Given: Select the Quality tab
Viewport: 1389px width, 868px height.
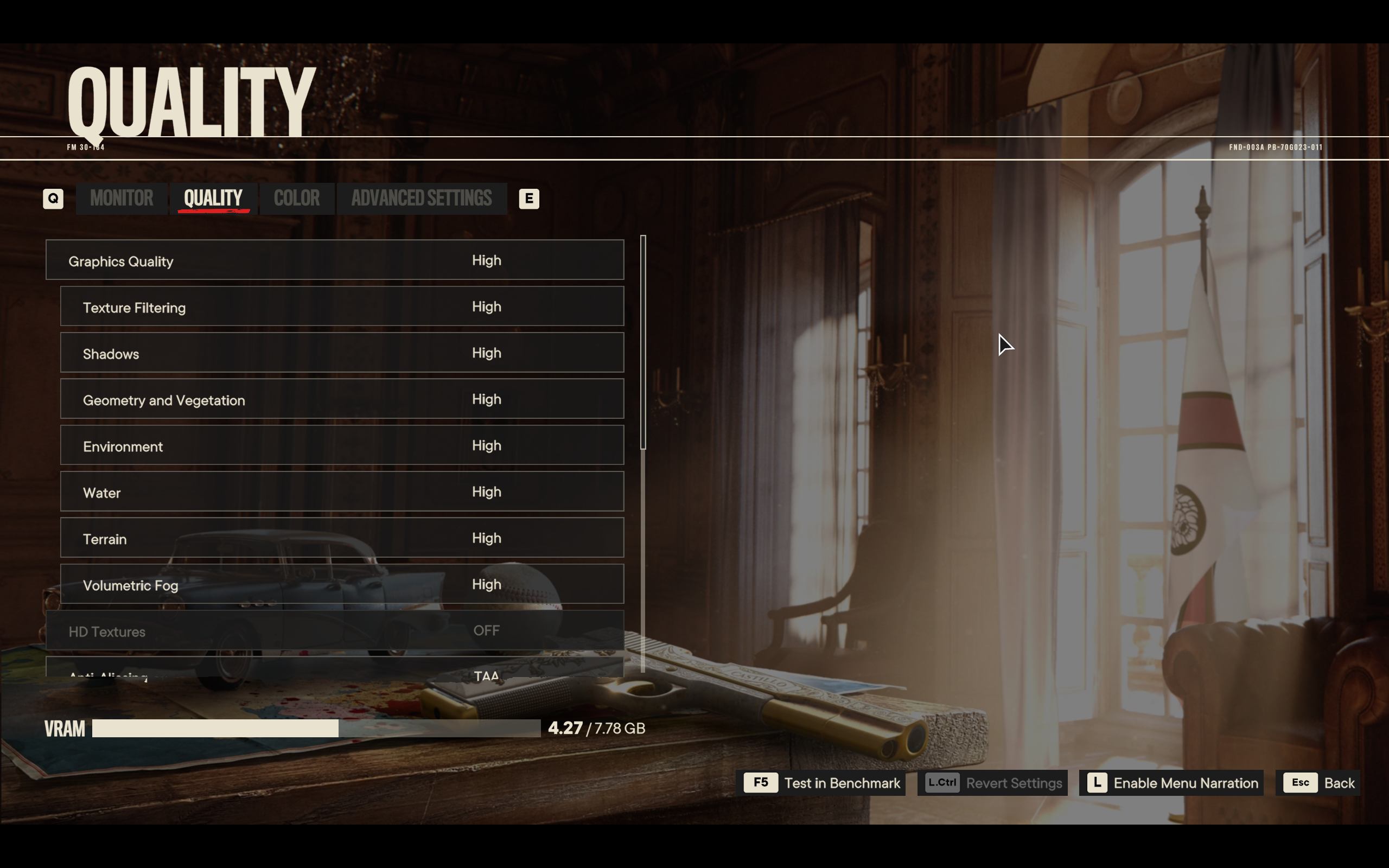Looking at the screenshot, I should [x=213, y=199].
